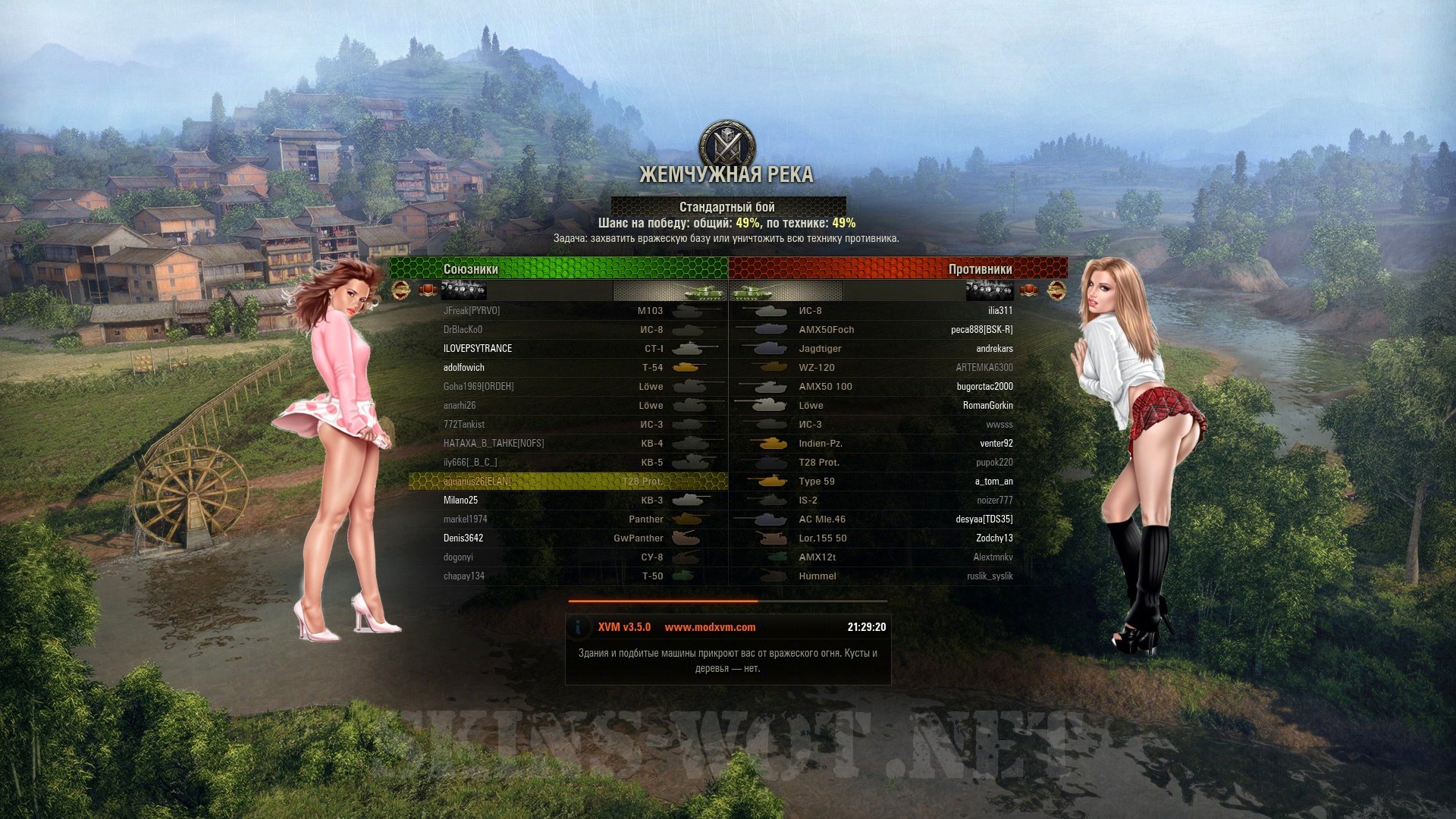
Task: Click the Противники team header
Action: (x=980, y=269)
